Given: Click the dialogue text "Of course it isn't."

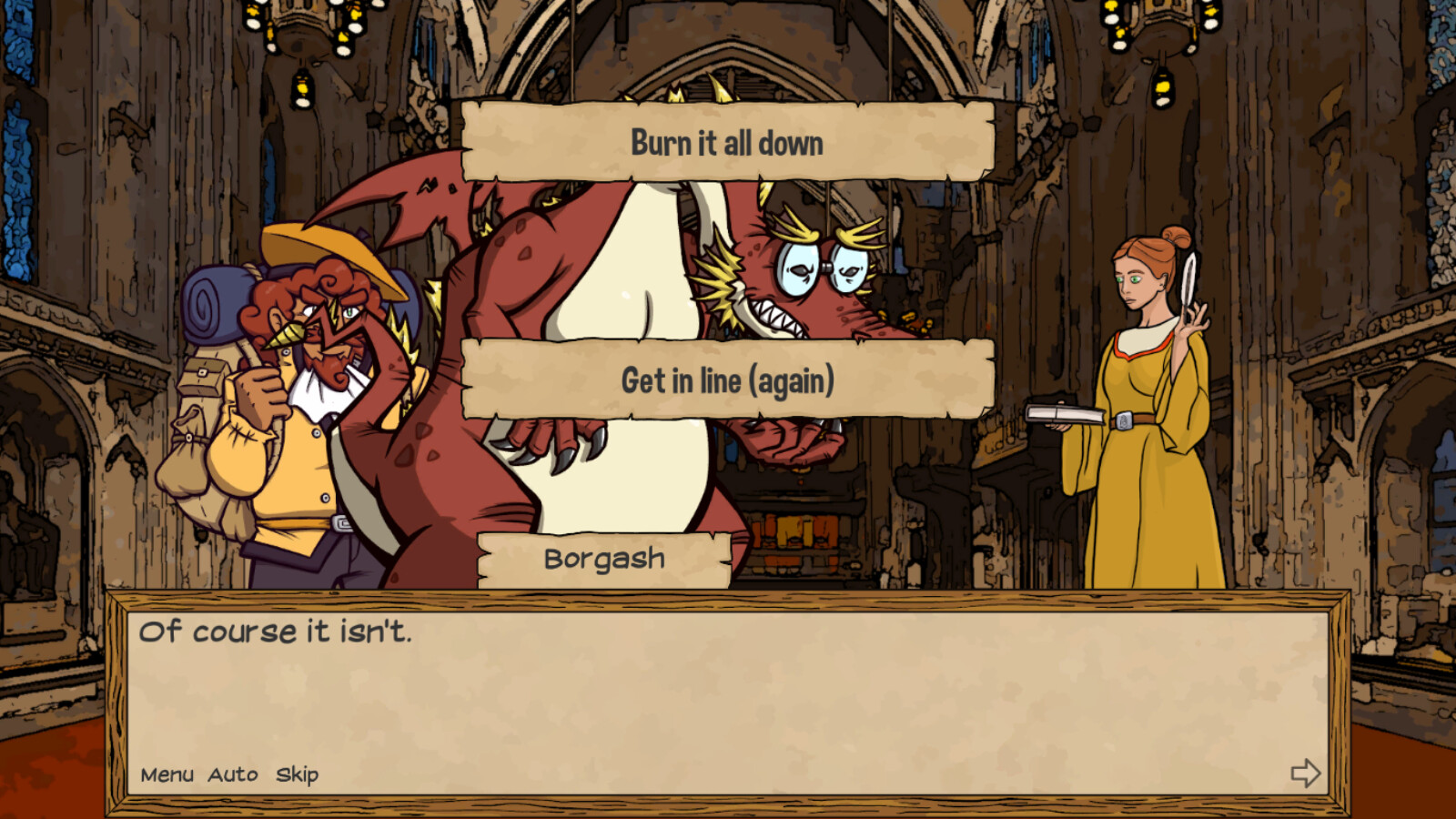Looking at the screenshot, I should click(278, 632).
